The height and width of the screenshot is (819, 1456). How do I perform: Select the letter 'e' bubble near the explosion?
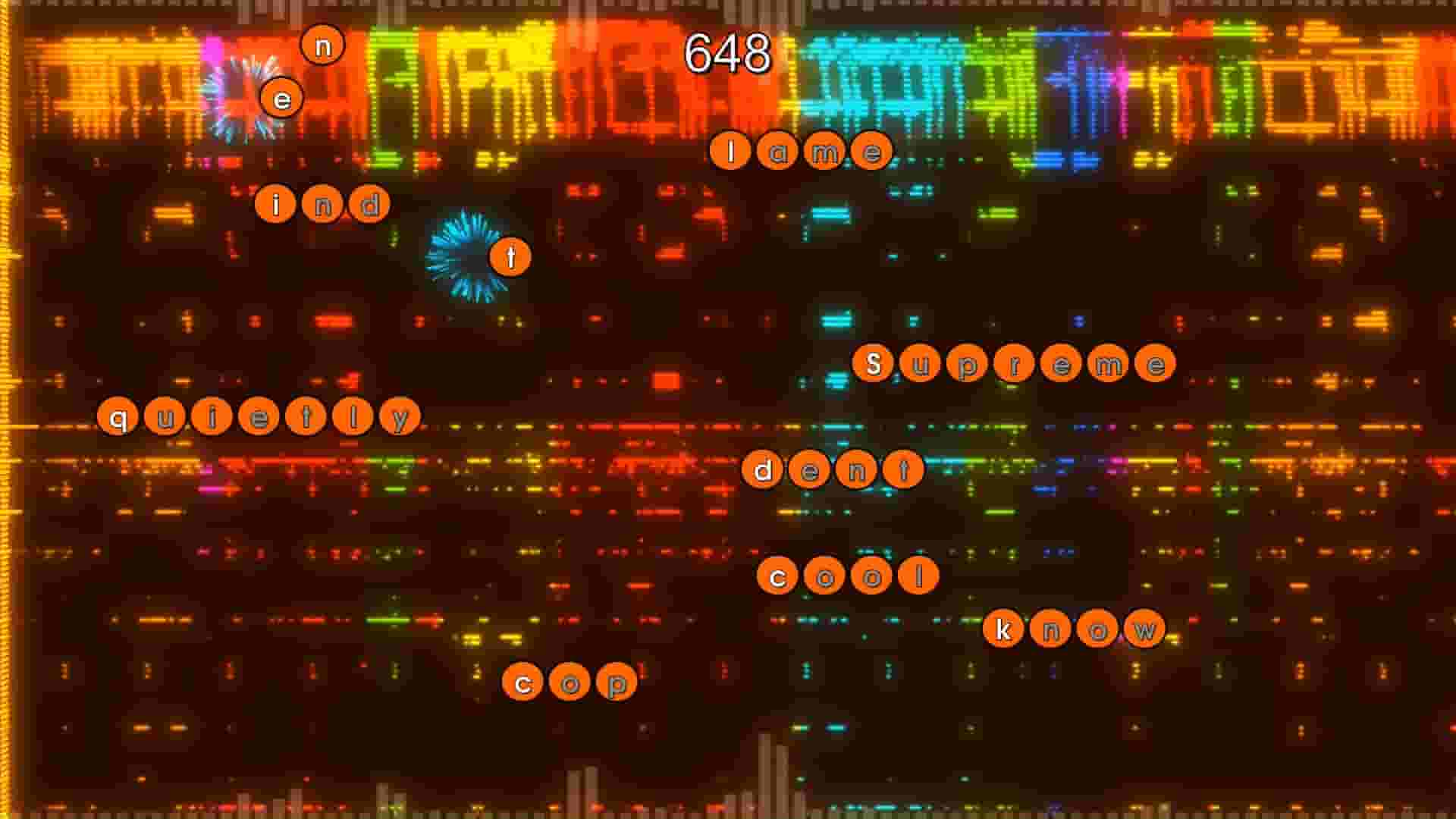[x=281, y=98]
